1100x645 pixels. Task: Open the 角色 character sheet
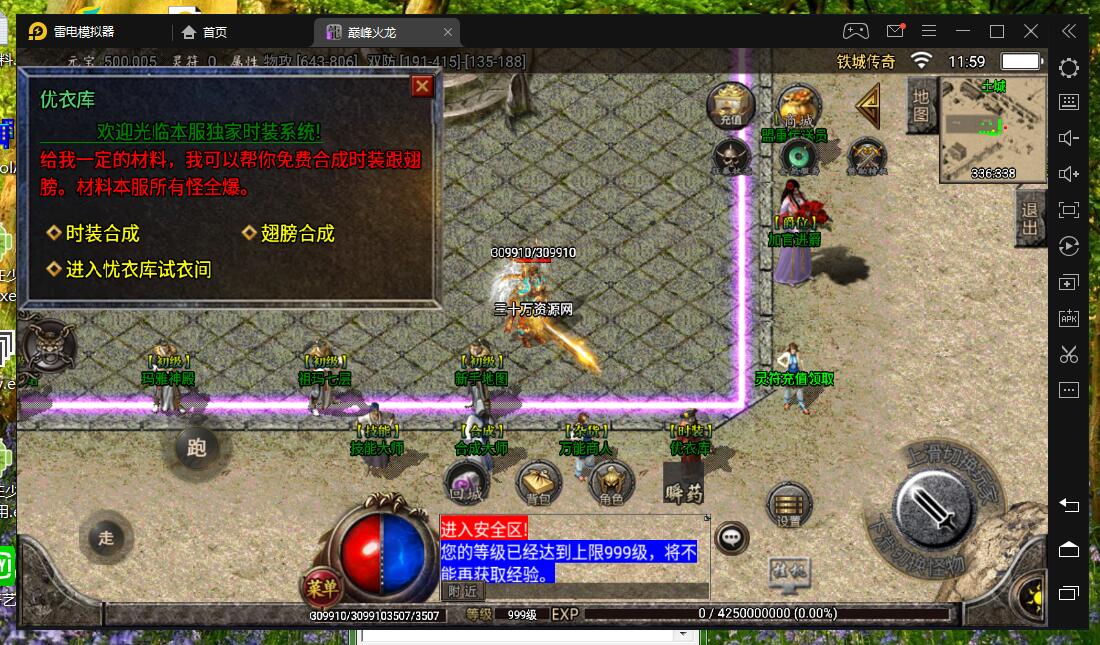[x=610, y=484]
